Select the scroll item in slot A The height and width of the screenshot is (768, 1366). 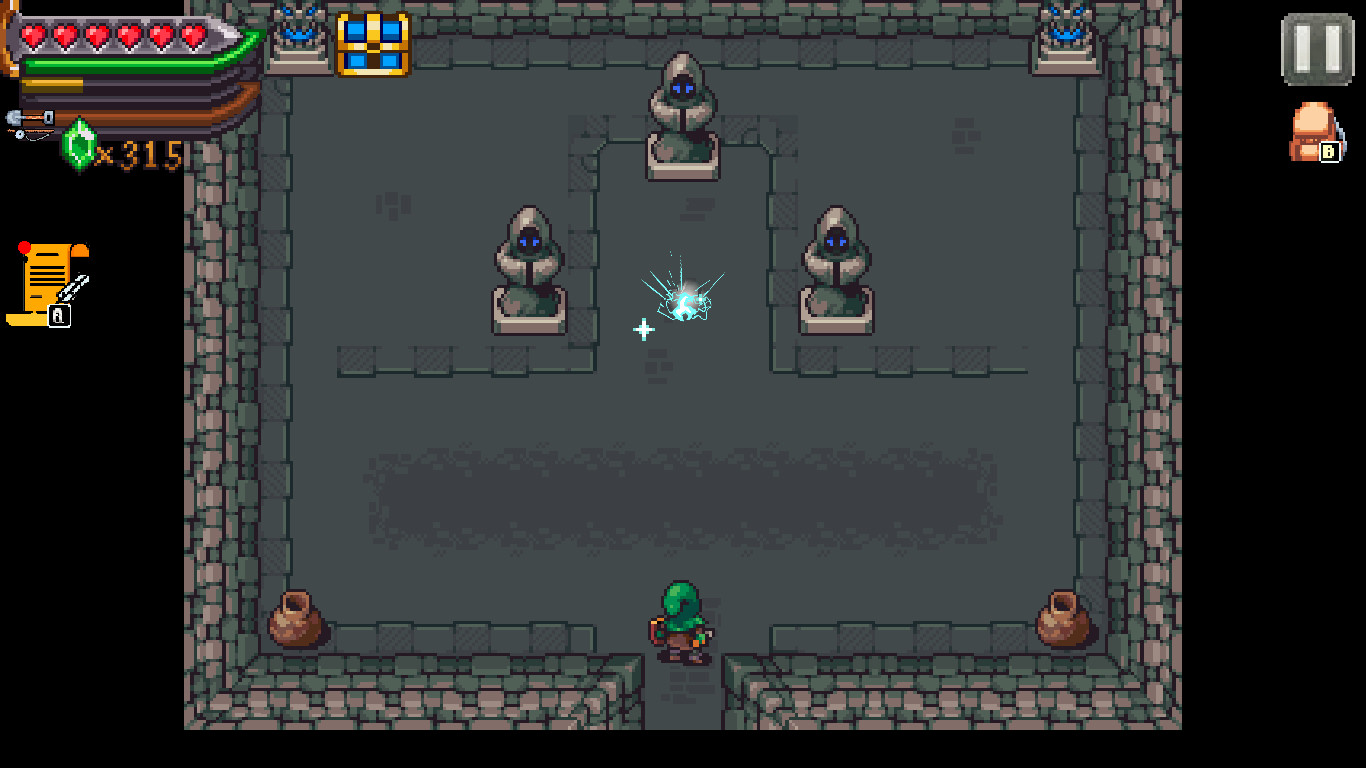[45, 280]
